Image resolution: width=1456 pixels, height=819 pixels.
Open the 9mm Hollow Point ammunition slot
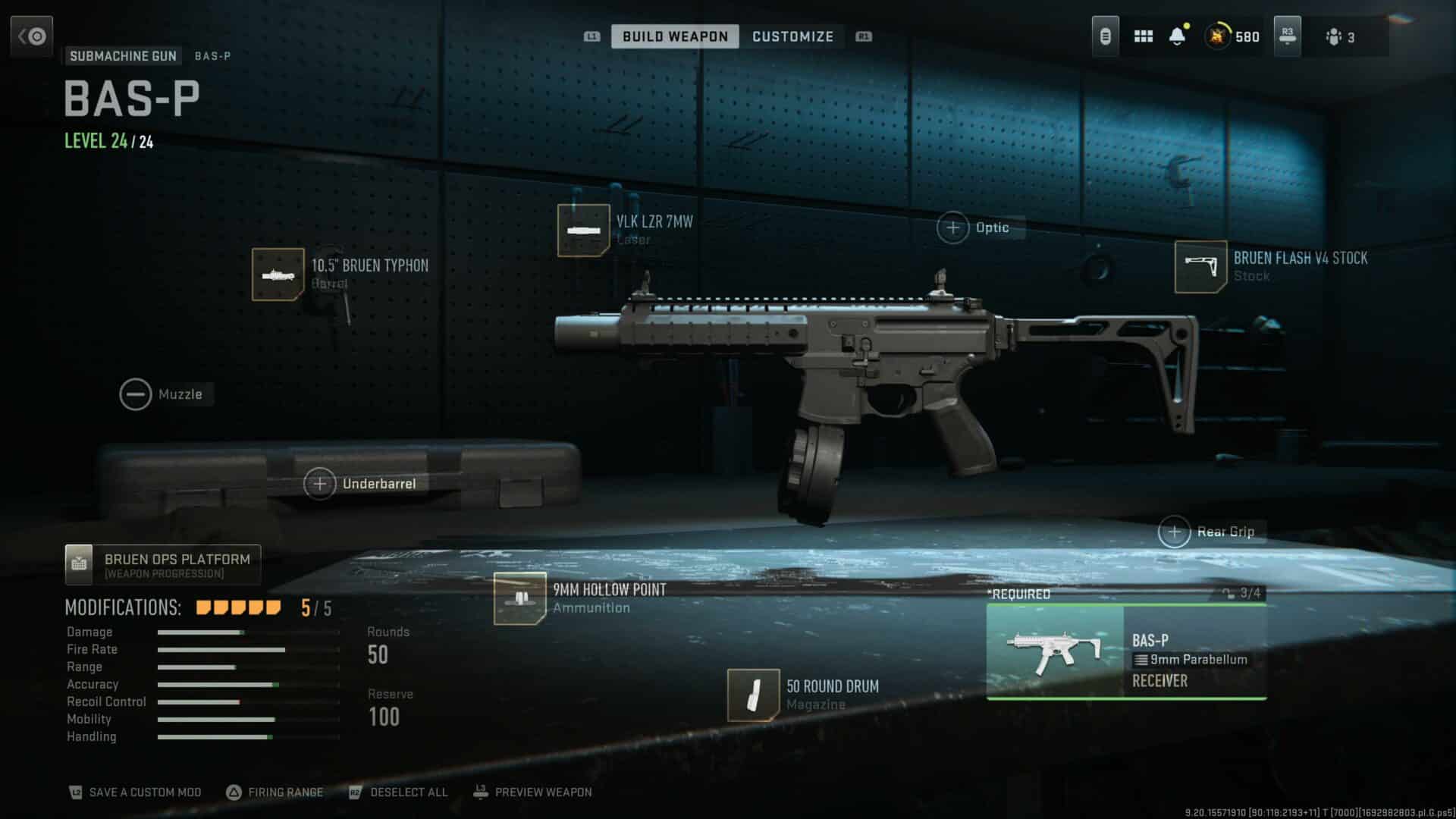[519, 598]
